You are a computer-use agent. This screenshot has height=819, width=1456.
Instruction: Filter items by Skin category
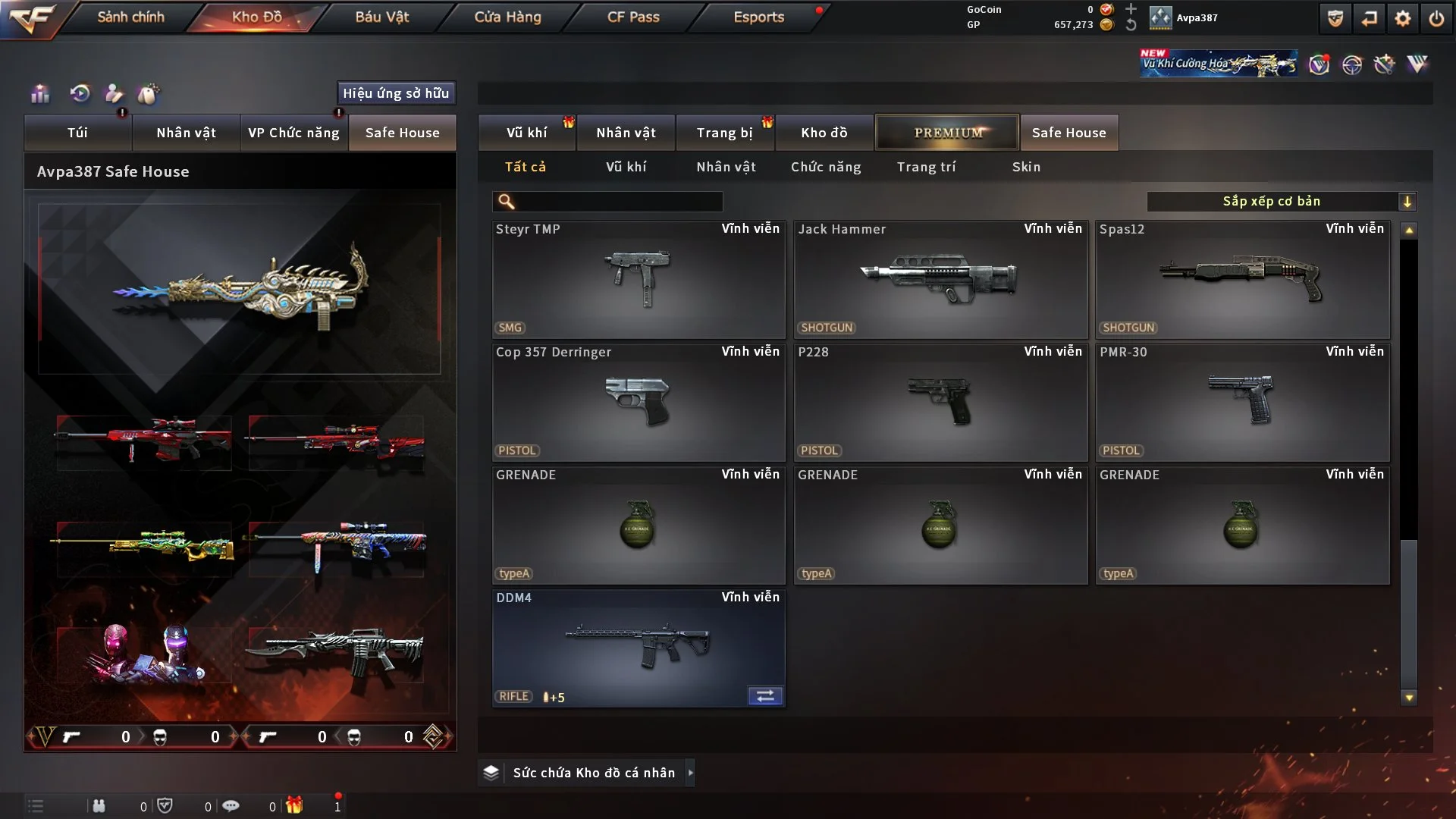1026,167
